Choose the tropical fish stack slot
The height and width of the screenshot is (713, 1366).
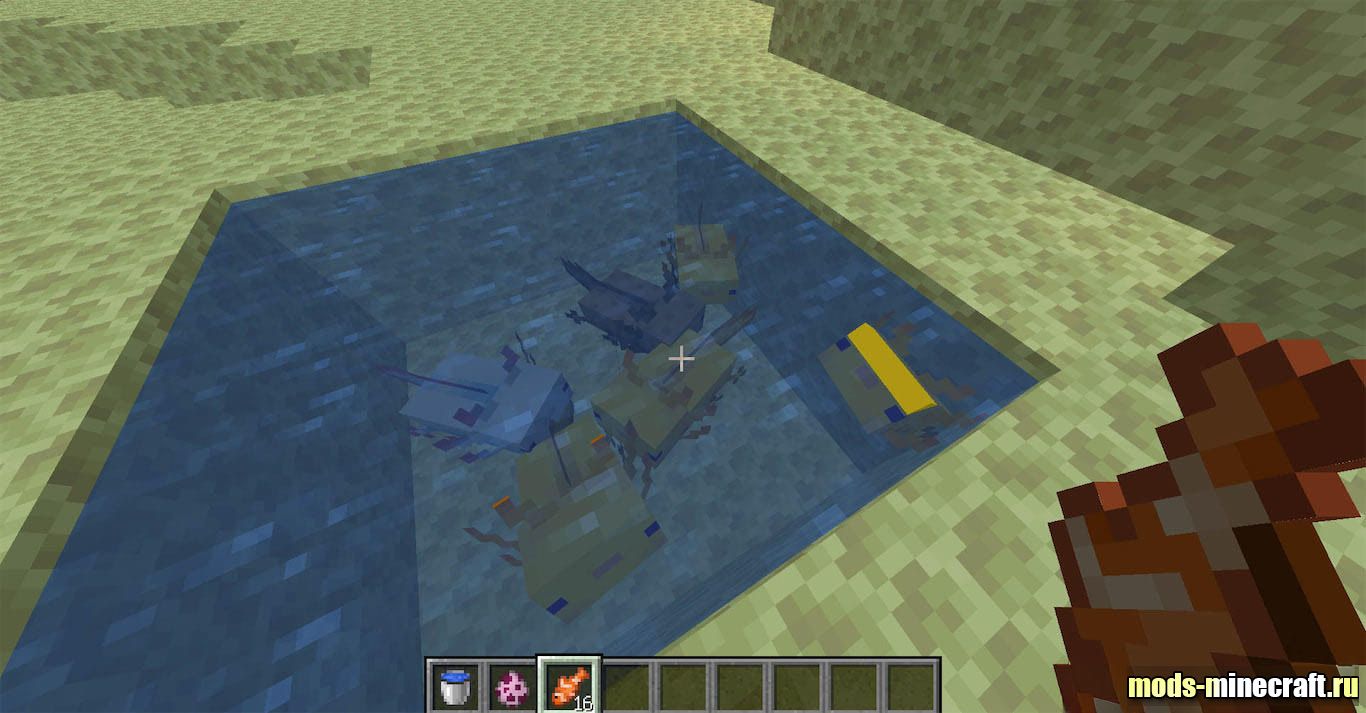[568, 686]
